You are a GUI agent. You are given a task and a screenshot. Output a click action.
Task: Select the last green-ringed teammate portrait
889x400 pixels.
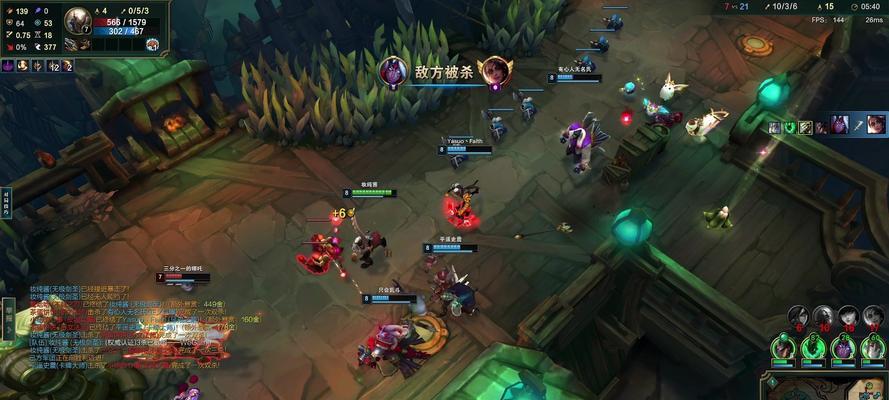[874, 347]
